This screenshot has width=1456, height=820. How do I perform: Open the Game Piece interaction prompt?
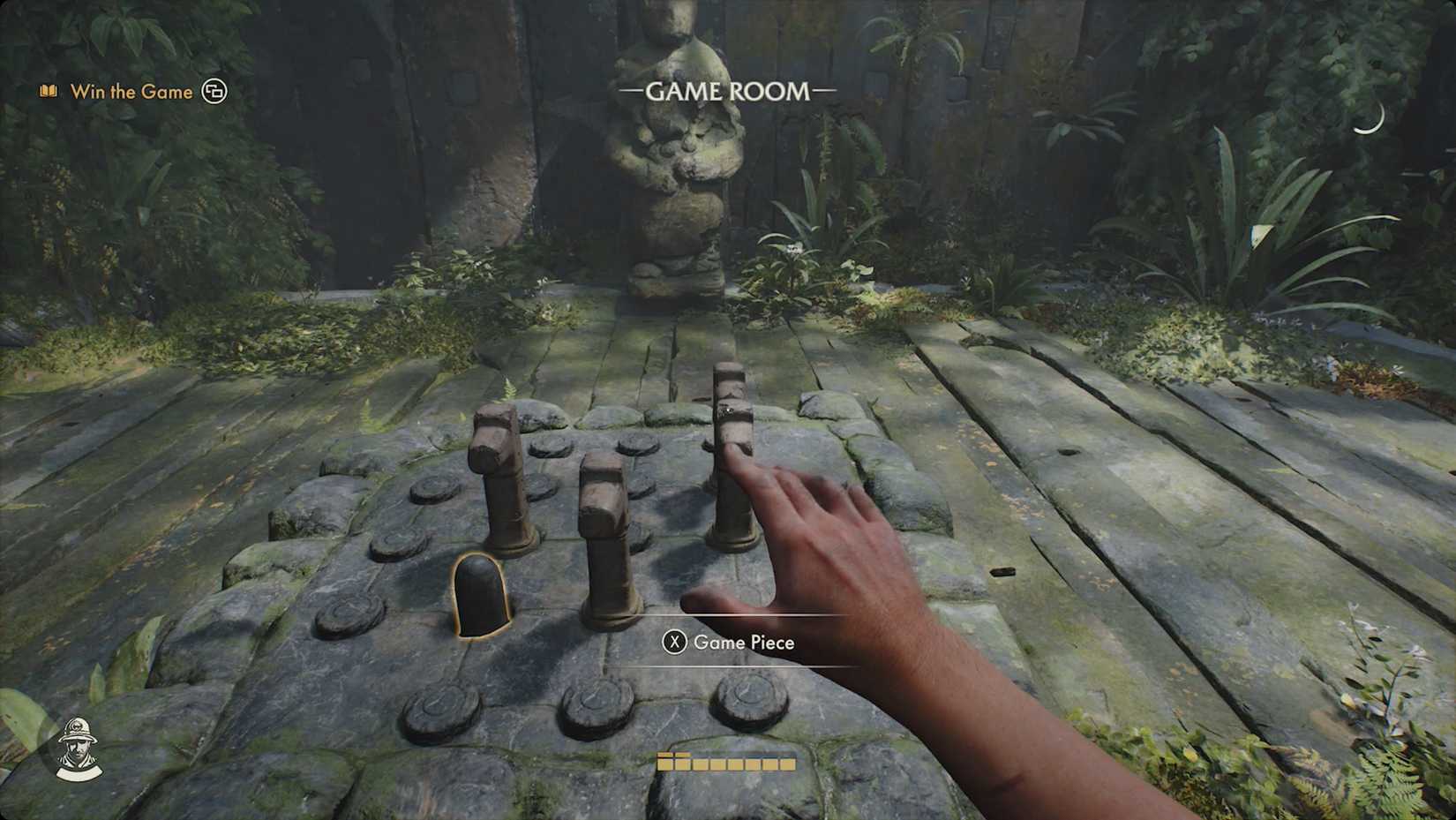click(x=675, y=643)
